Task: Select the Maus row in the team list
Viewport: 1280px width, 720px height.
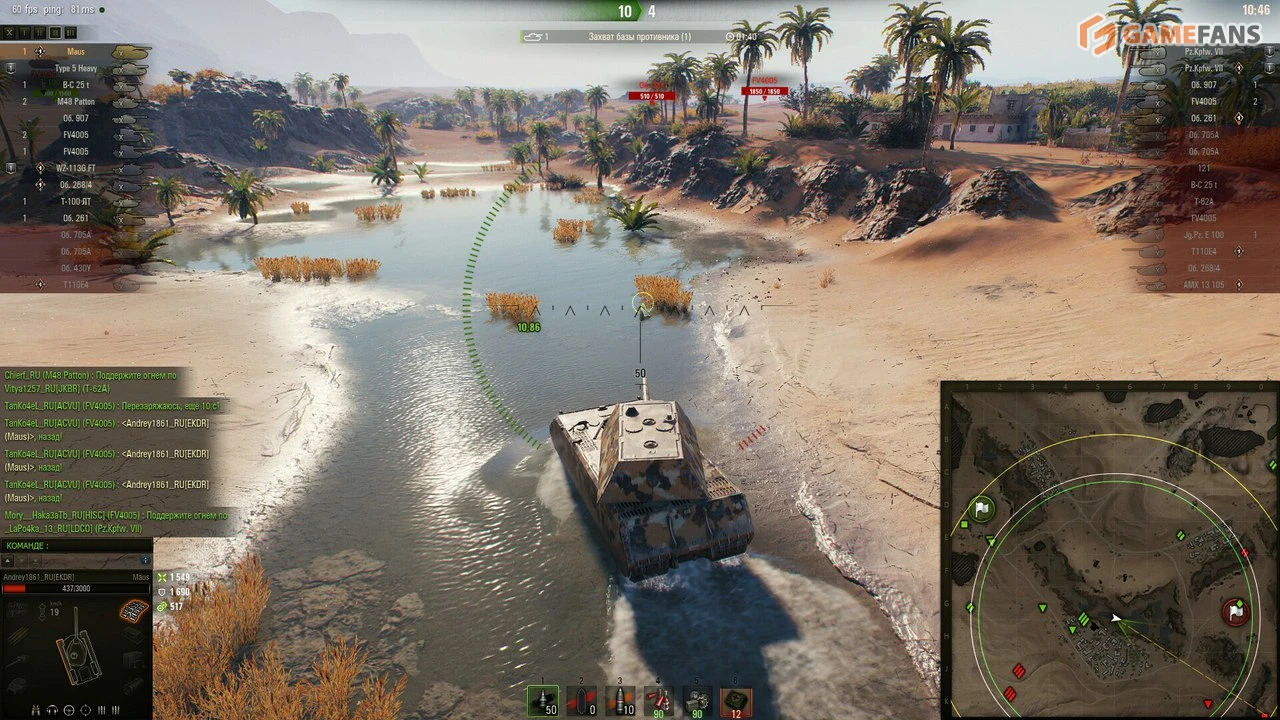Action: (x=76, y=51)
